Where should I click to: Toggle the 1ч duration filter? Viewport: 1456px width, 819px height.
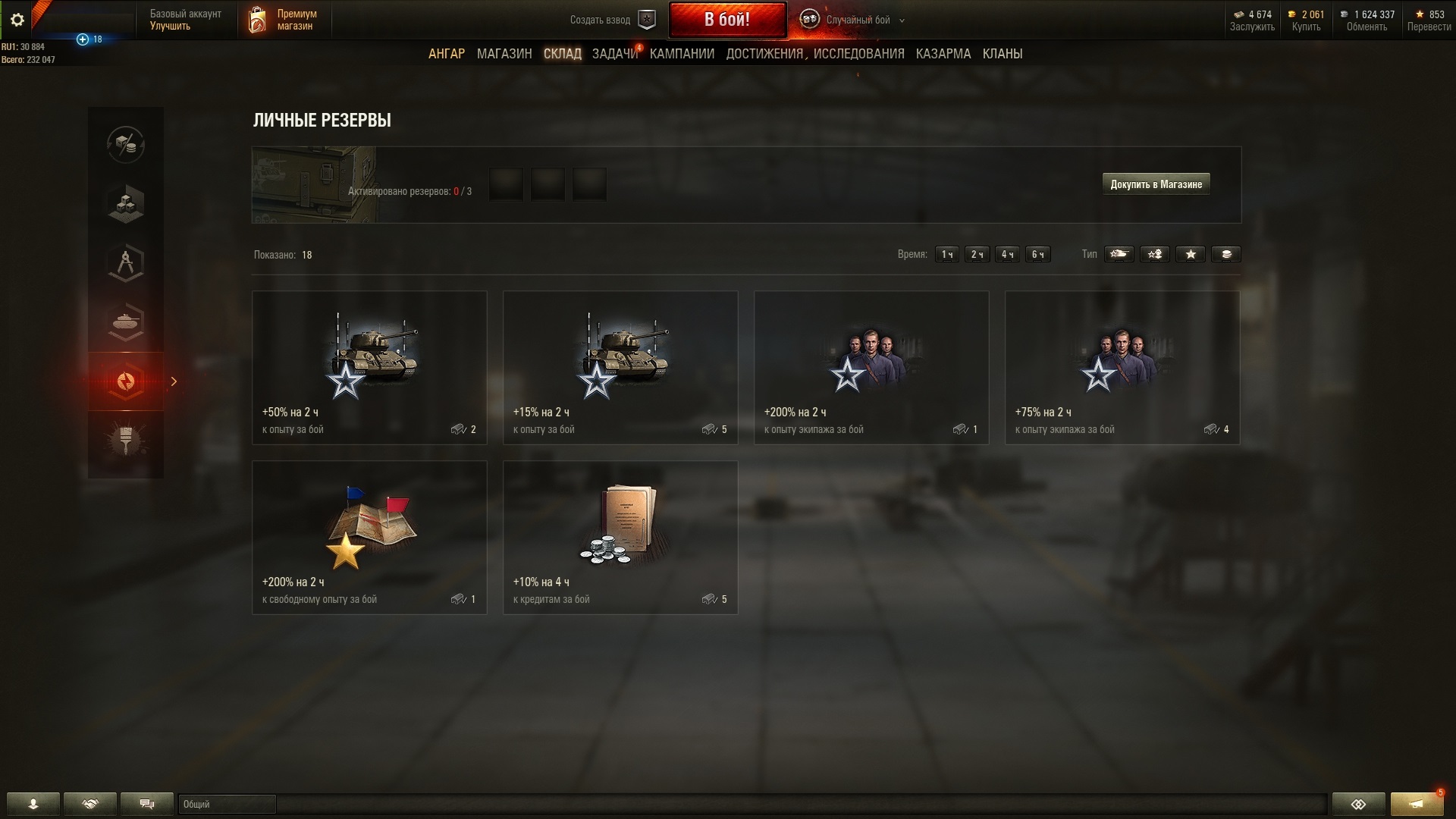click(946, 254)
